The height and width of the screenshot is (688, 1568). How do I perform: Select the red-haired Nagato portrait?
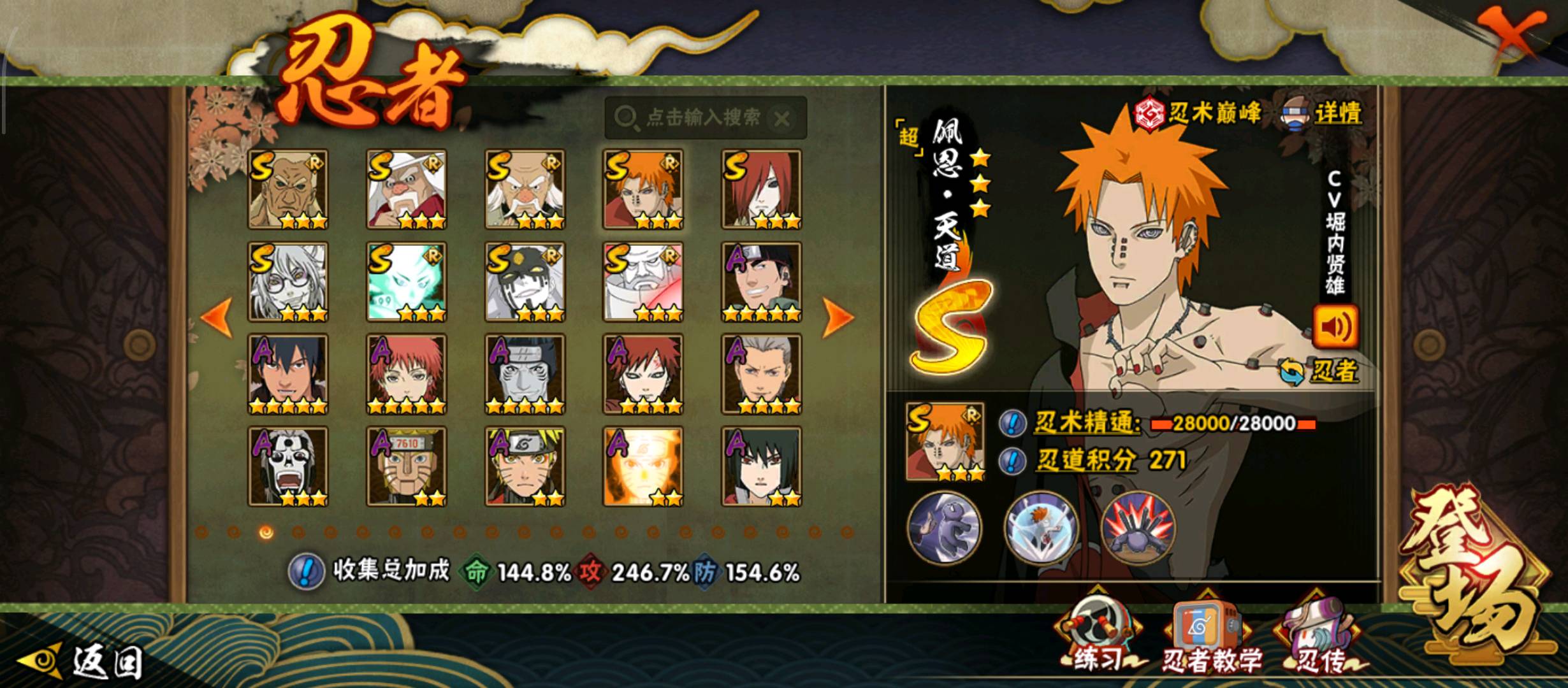tap(761, 189)
